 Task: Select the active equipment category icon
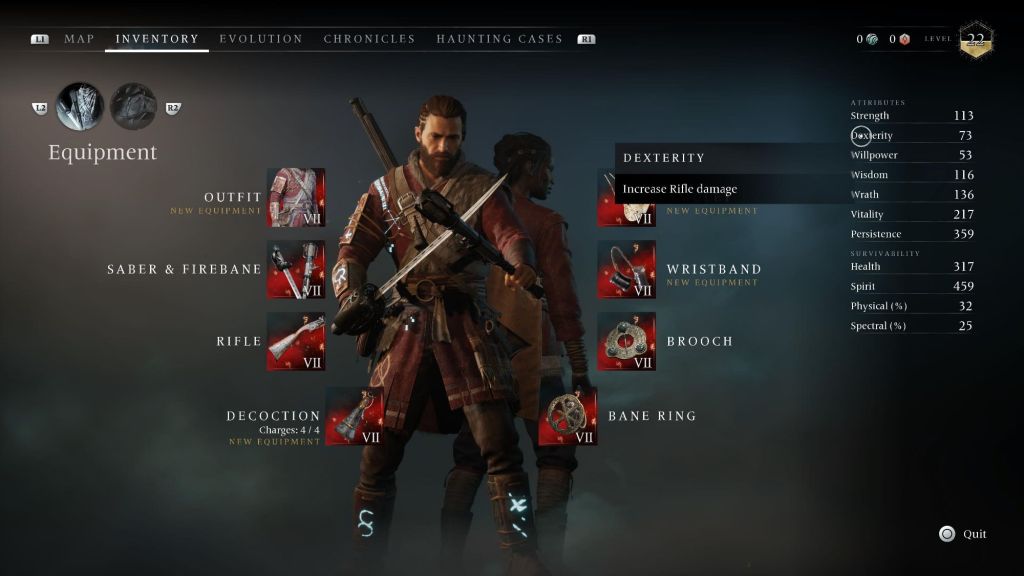coord(80,107)
